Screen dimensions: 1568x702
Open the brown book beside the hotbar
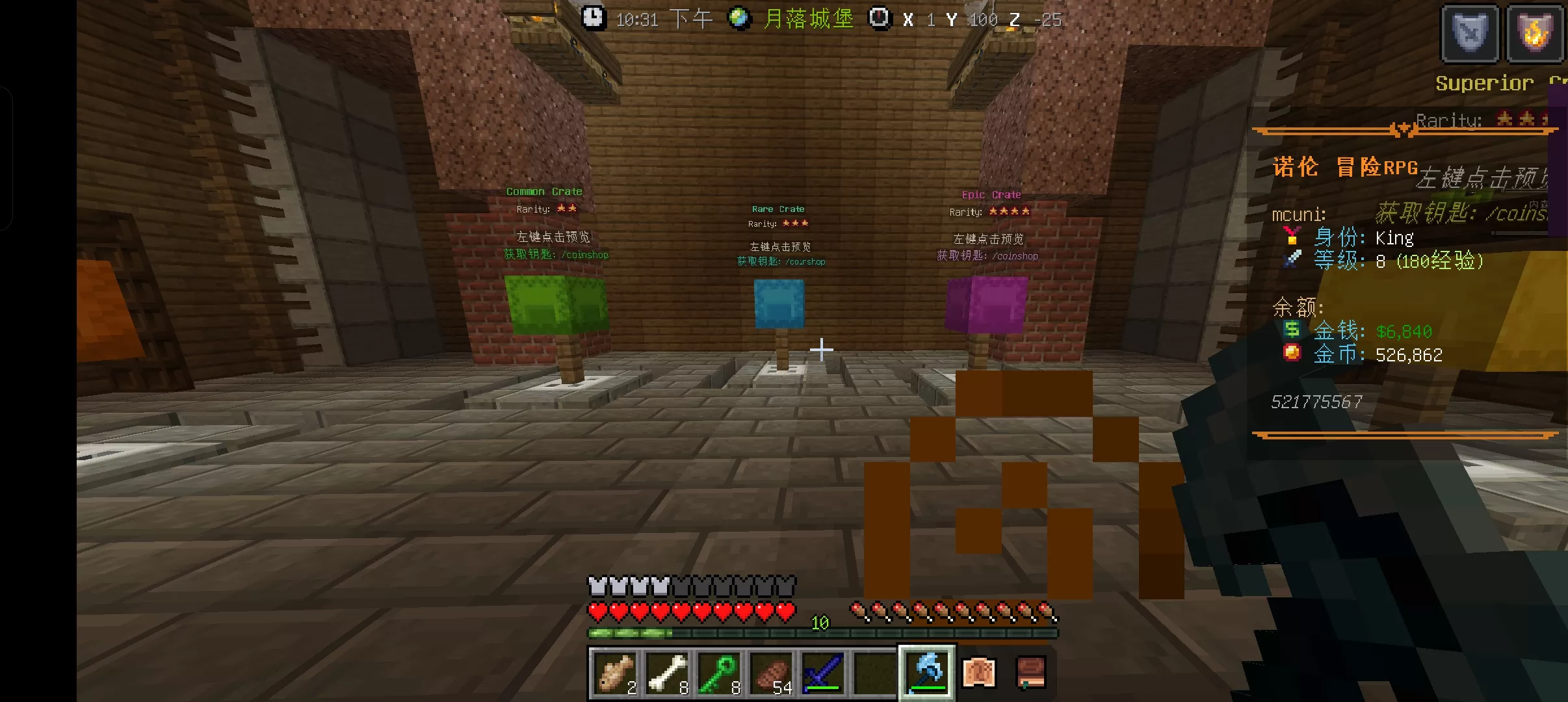(x=1030, y=673)
